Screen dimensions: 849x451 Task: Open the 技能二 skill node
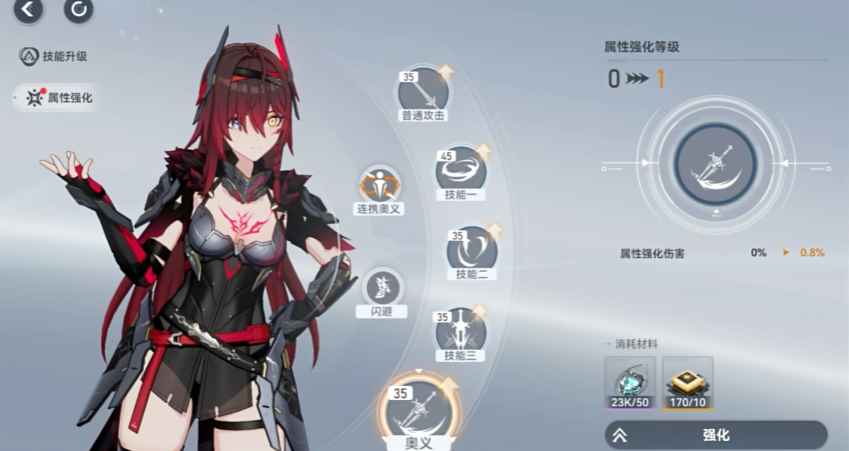472,250
